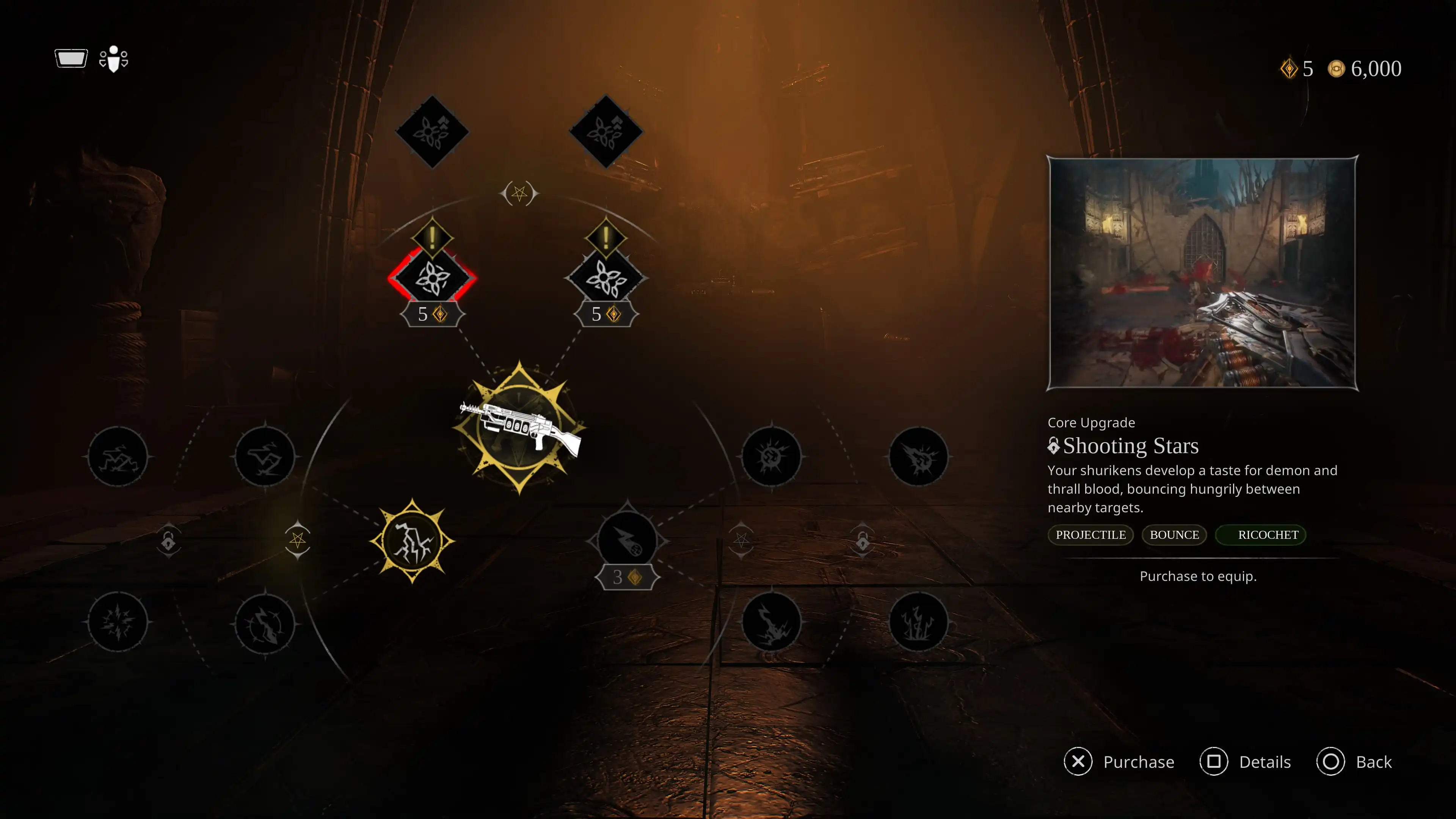
Task: Open the card-shaped tab icon
Action: [x=71, y=58]
